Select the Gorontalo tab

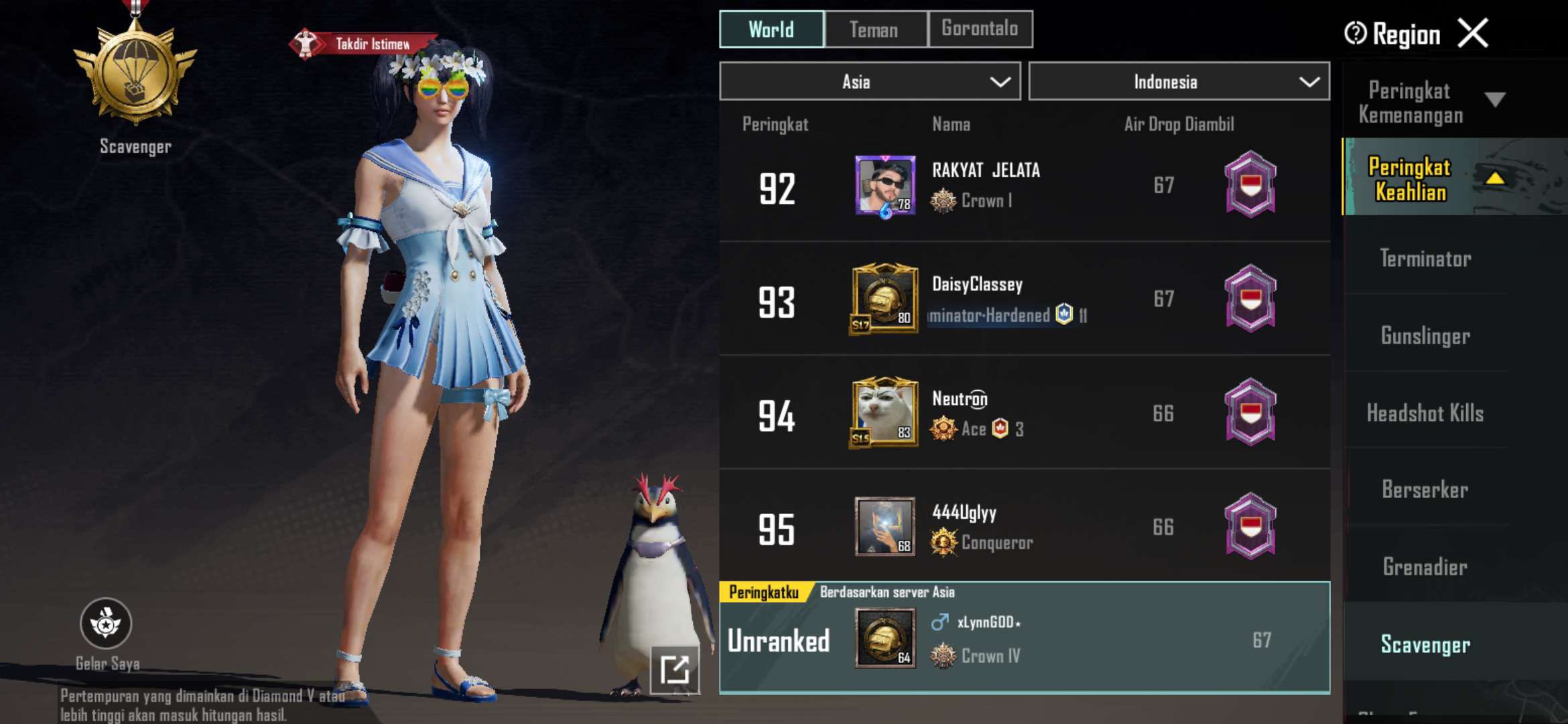point(980,29)
